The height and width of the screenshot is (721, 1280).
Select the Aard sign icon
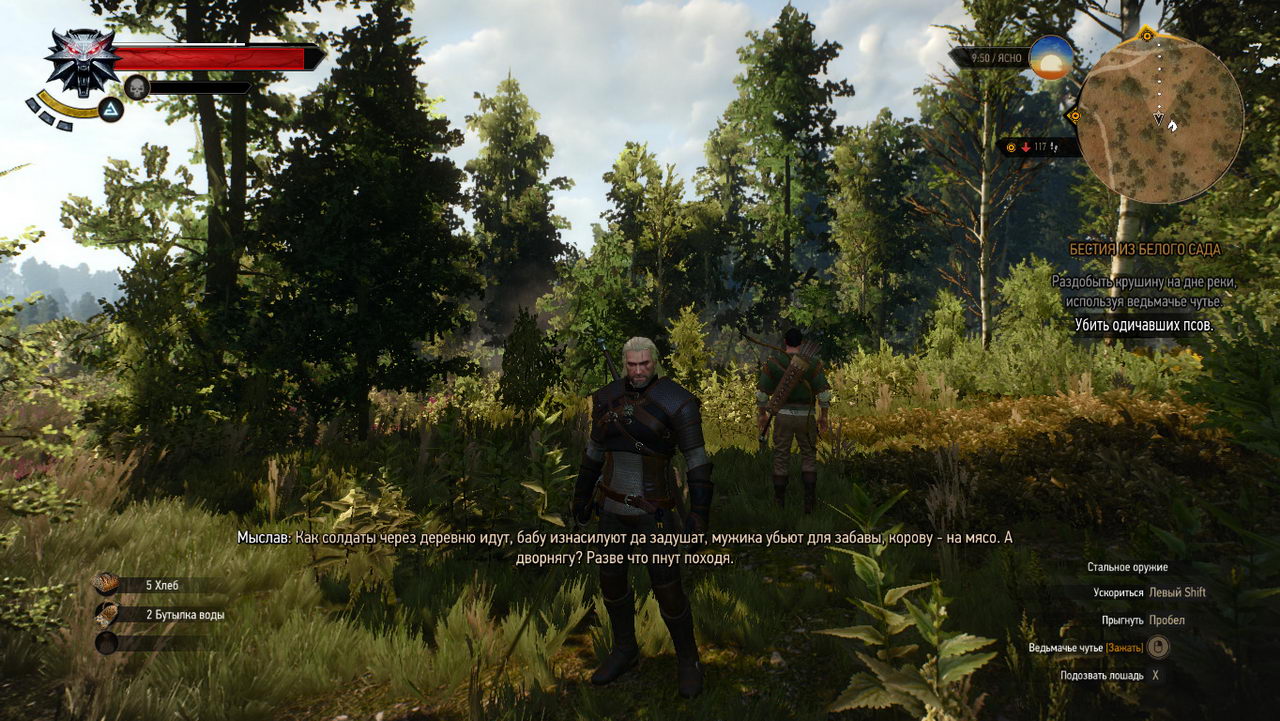tap(110, 109)
